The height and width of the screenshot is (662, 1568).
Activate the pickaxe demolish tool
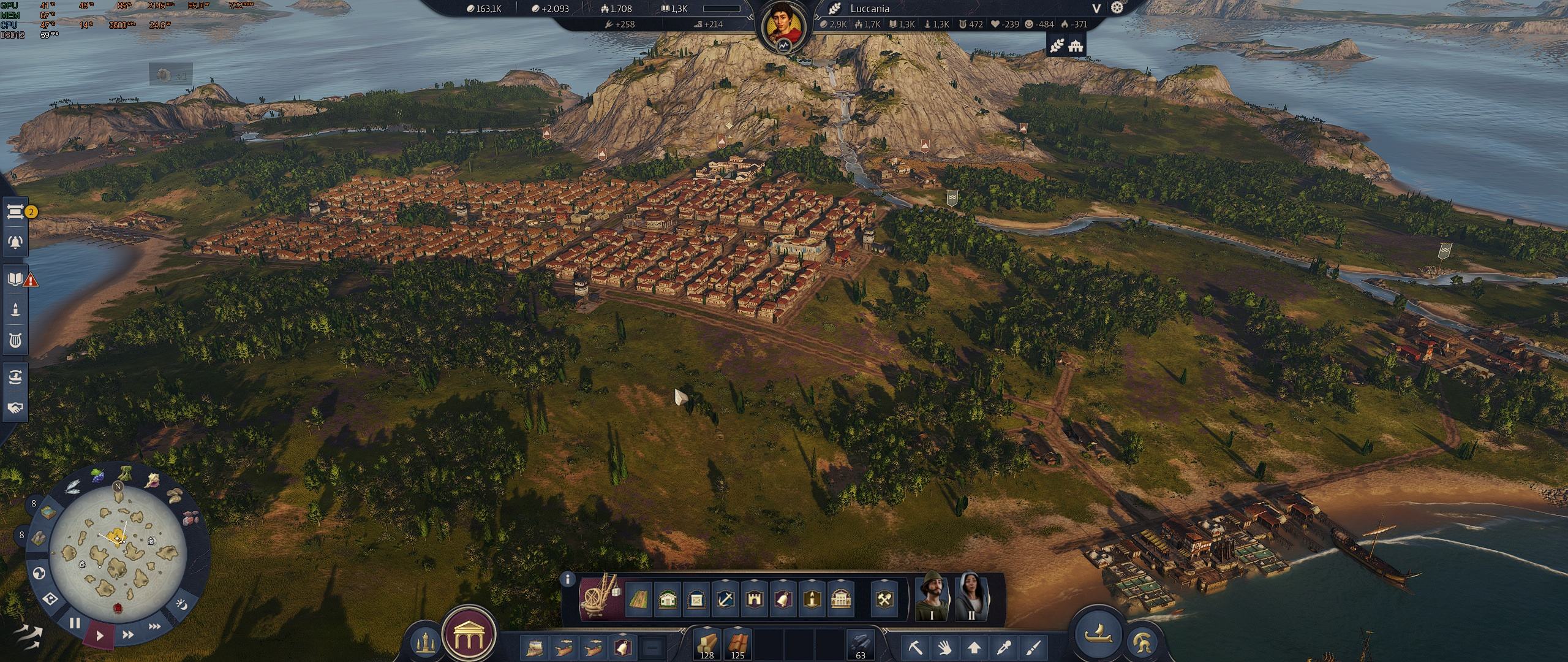click(916, 647)
